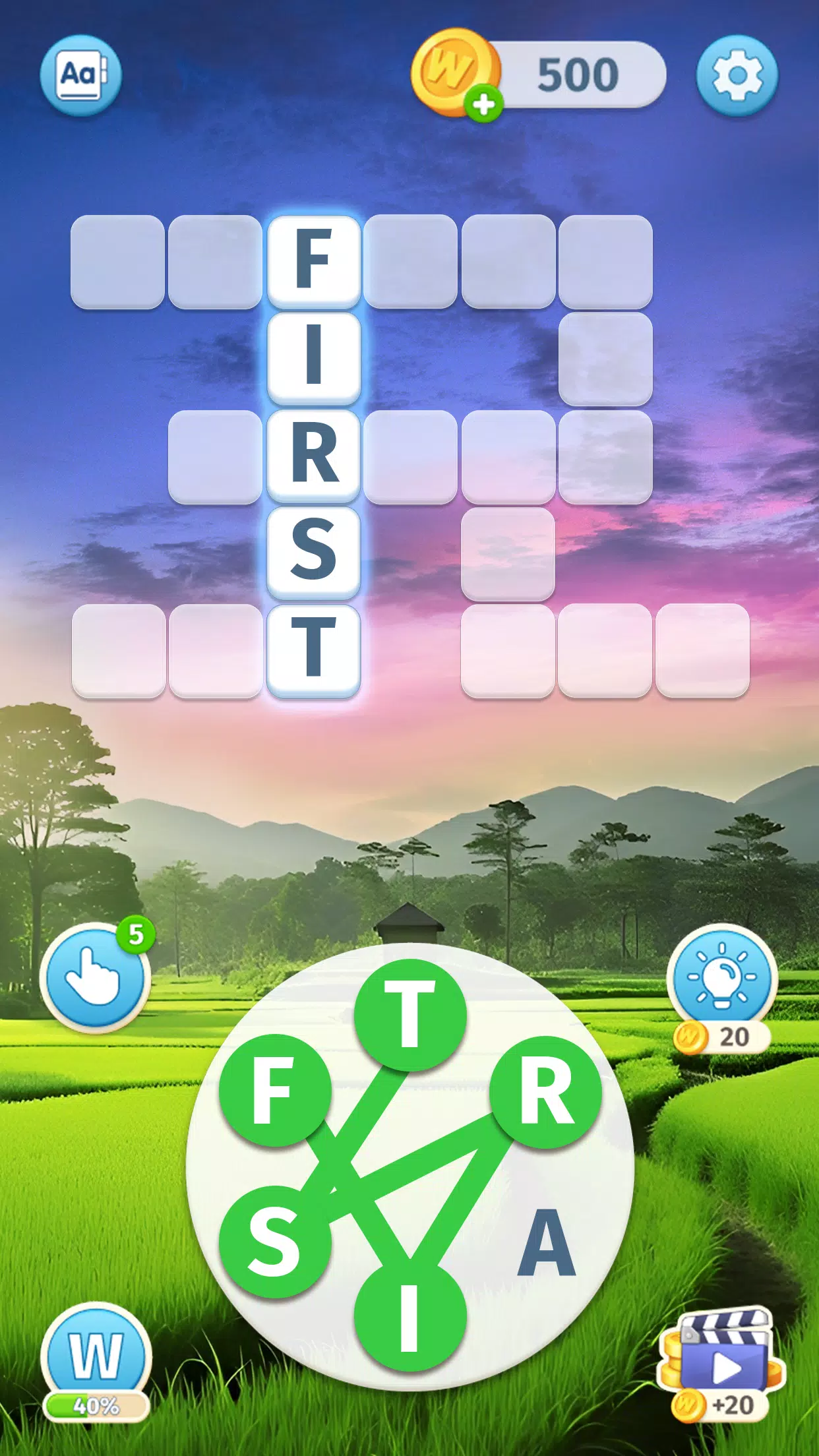The height and width of the screenshot is (1456, 819).
Task: Add coins with the green plus
Action: click(484, 104)
